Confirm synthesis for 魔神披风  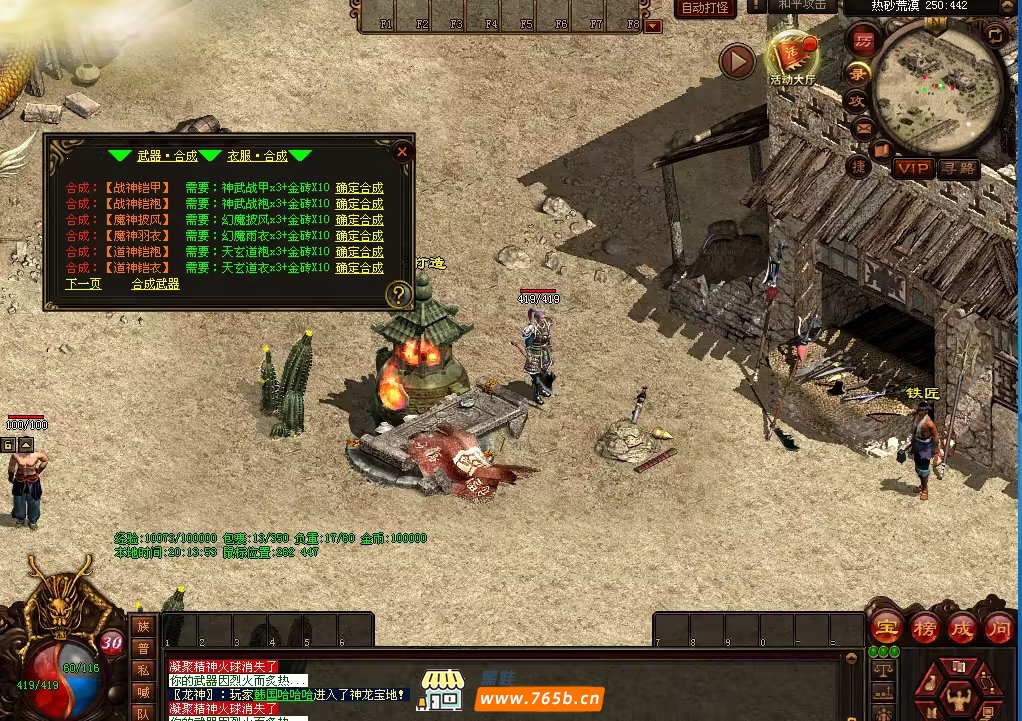pyautogui.click(x=359, y=220)
